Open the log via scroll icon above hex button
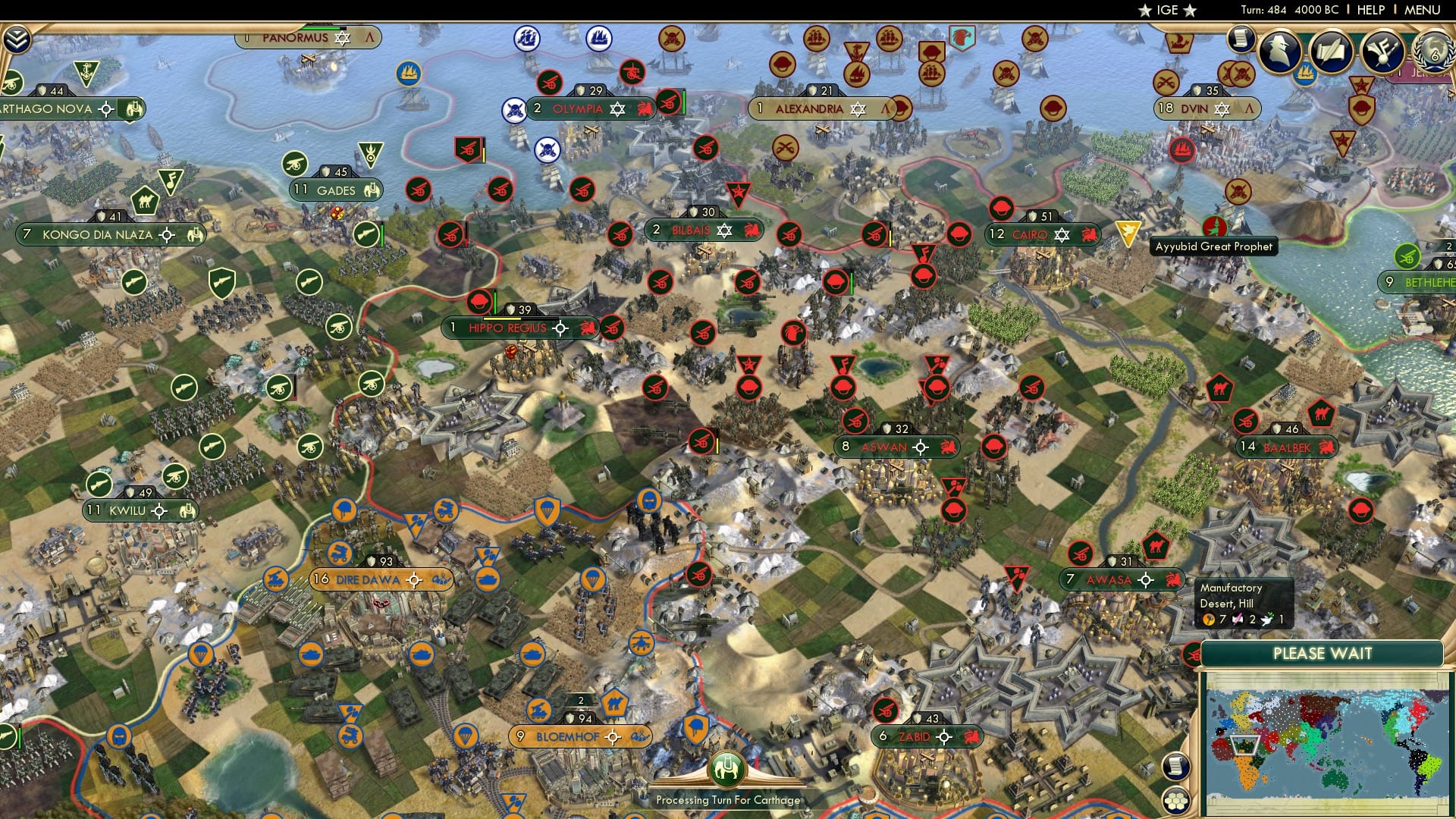The height and width of the screenshot is (819, 1456). [x=1177, y=767]
